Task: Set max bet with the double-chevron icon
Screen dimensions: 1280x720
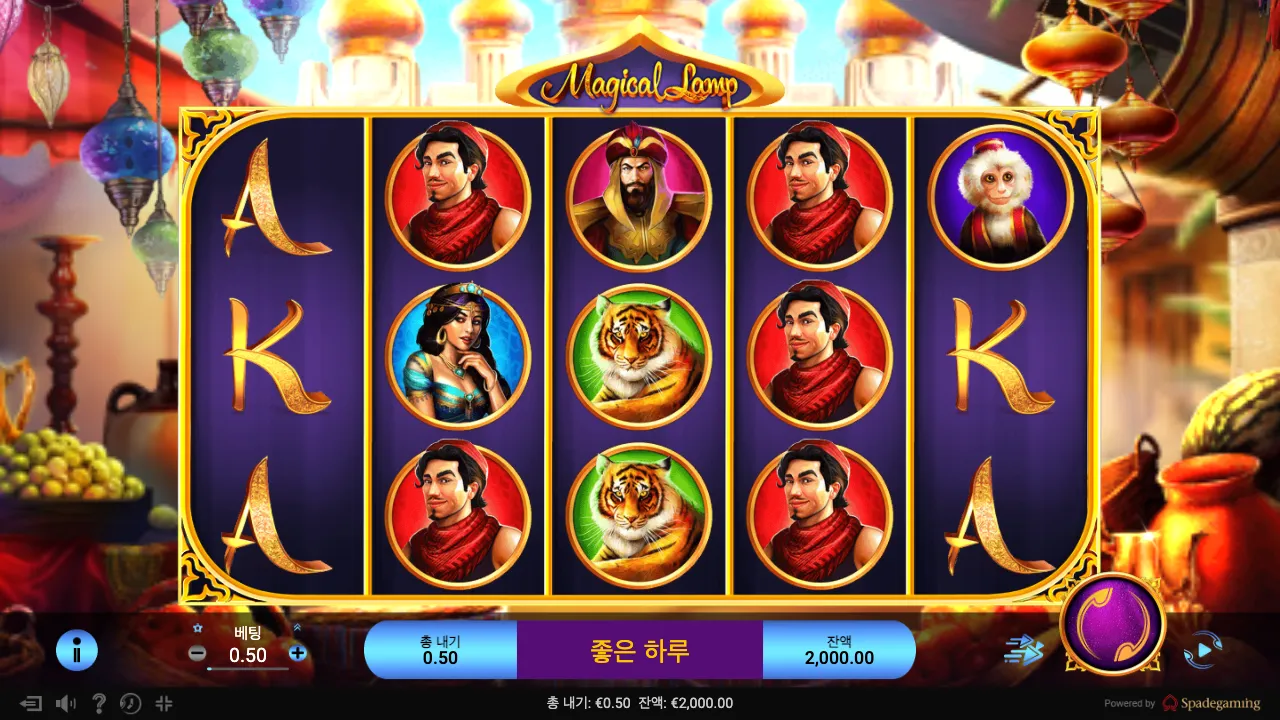Action: pyautogui.click(x=297, y=628)
